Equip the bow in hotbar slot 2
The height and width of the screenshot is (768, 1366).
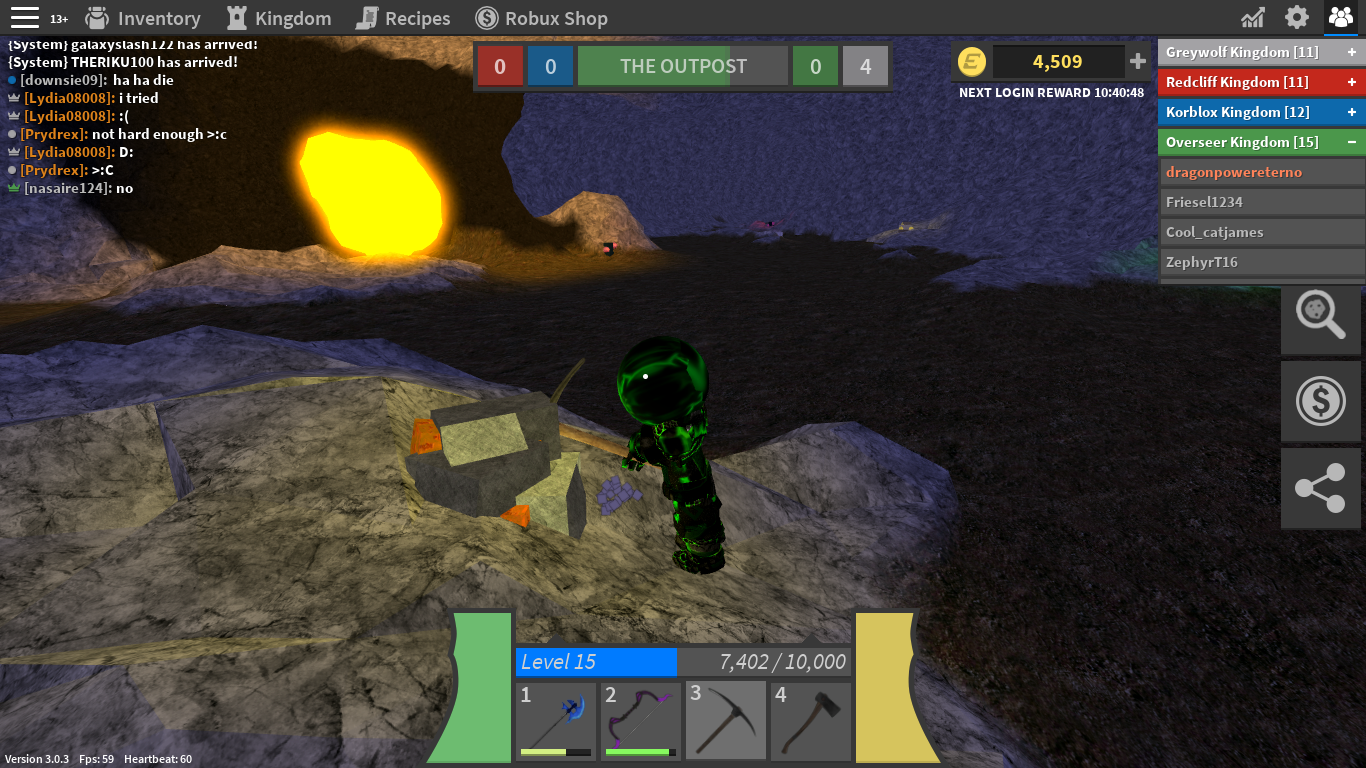point(641,721)
